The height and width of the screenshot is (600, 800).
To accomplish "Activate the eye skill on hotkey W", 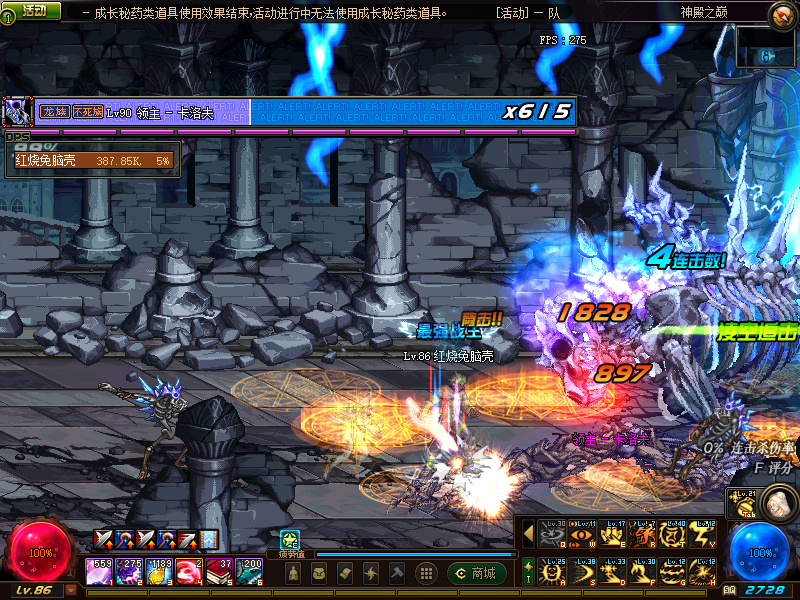I will (580, 535).
